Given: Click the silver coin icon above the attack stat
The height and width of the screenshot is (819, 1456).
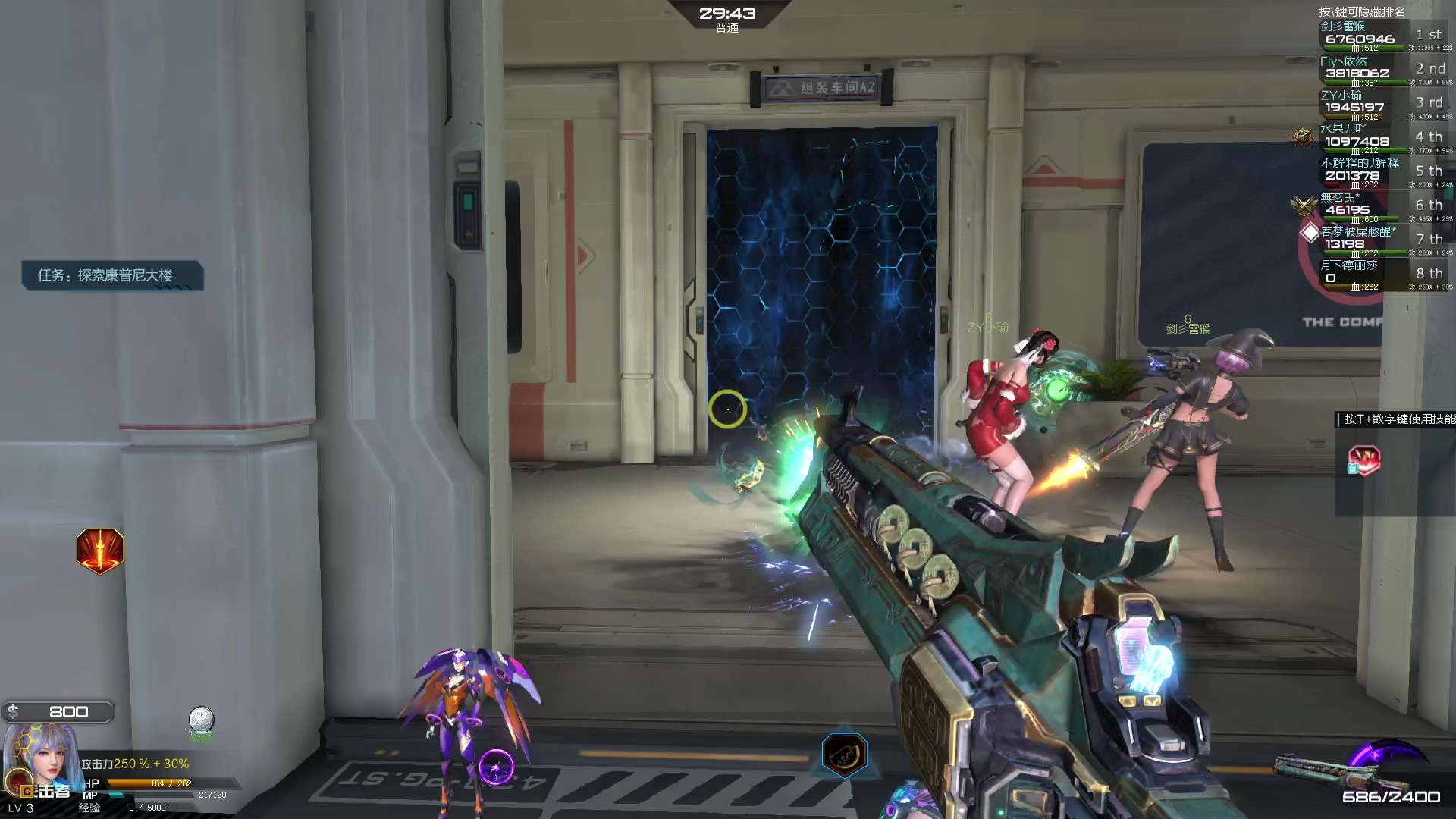Looking at the screenshot, I should tap(201, 720).
